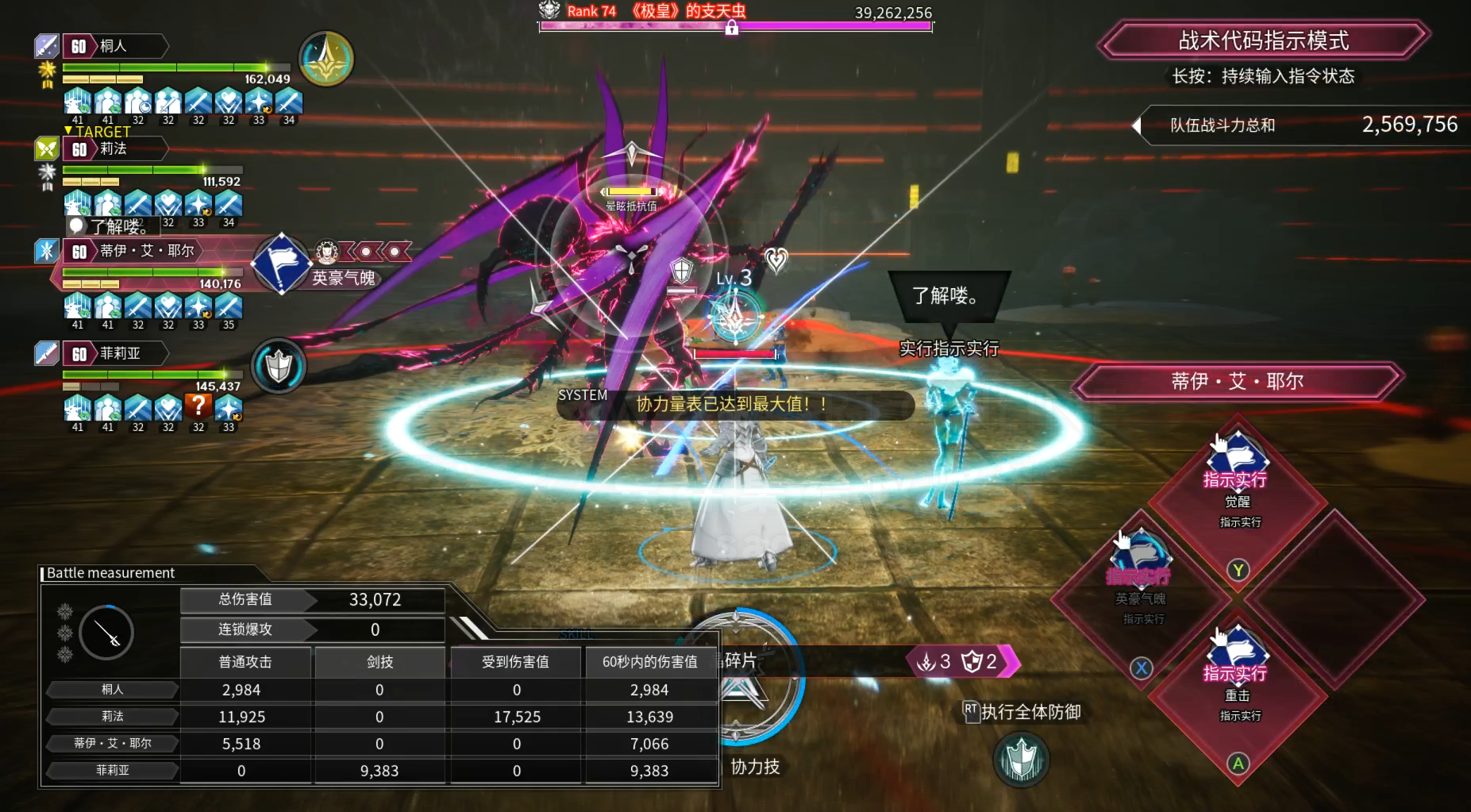Viewport: 1471px width, 812px height.
Task: Click the 英豪气魄 flag icon beside 蒂伊
Action: 280,264
